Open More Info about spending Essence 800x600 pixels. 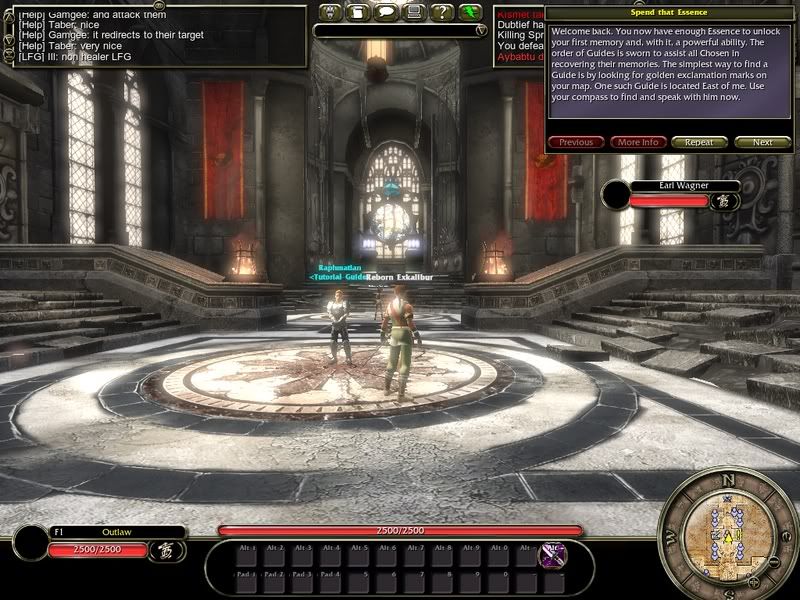638,142
